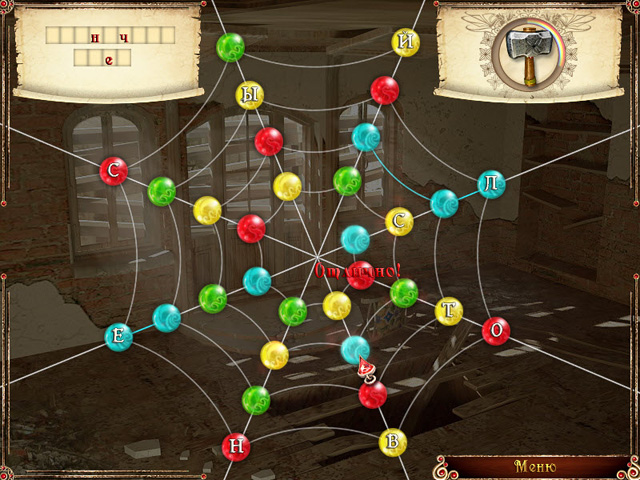Choose the yellow ball with letter И
The width and height of the screenshot is (640, 480).
[x=406, y=41]
